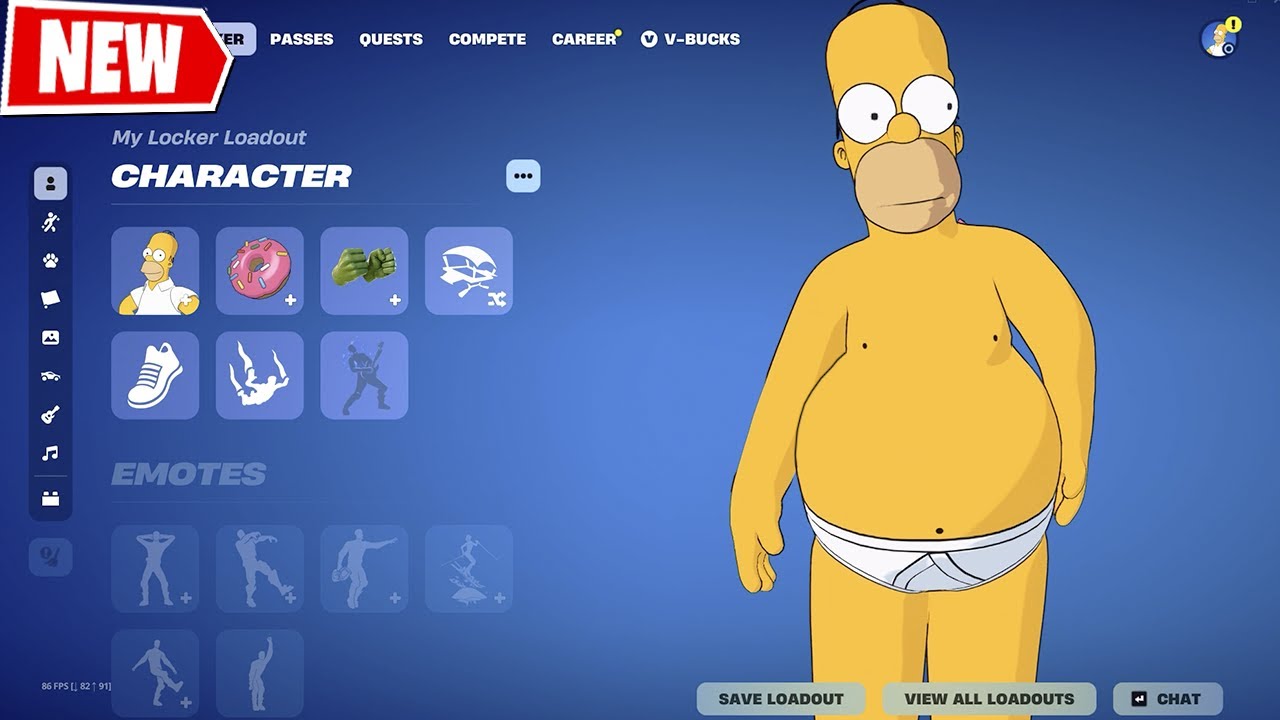Select the Homer Simpson outfit slot
Image resolution: width=1280 pixels, height=720 pixels.
[x=155, y=271]
